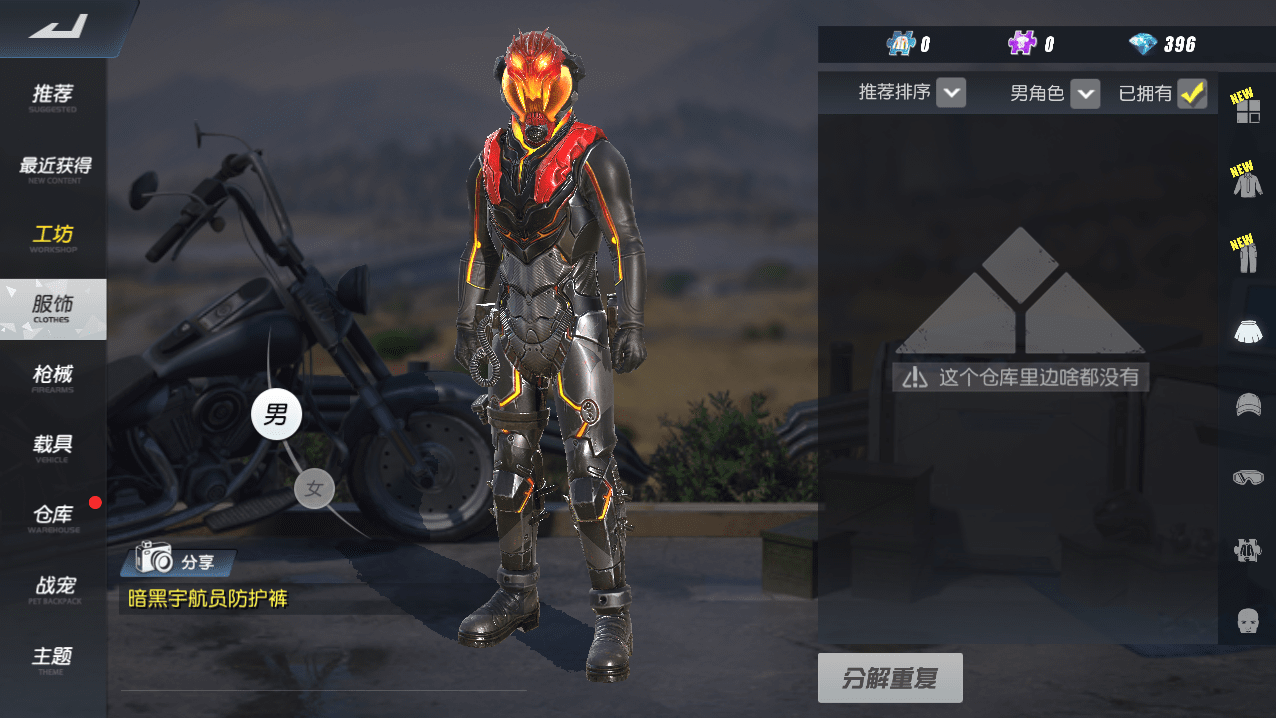Viewport: 1276px width, 718px height.
Task: Select the skirt clothing category tab
Action: click(x=1248, y=331)
